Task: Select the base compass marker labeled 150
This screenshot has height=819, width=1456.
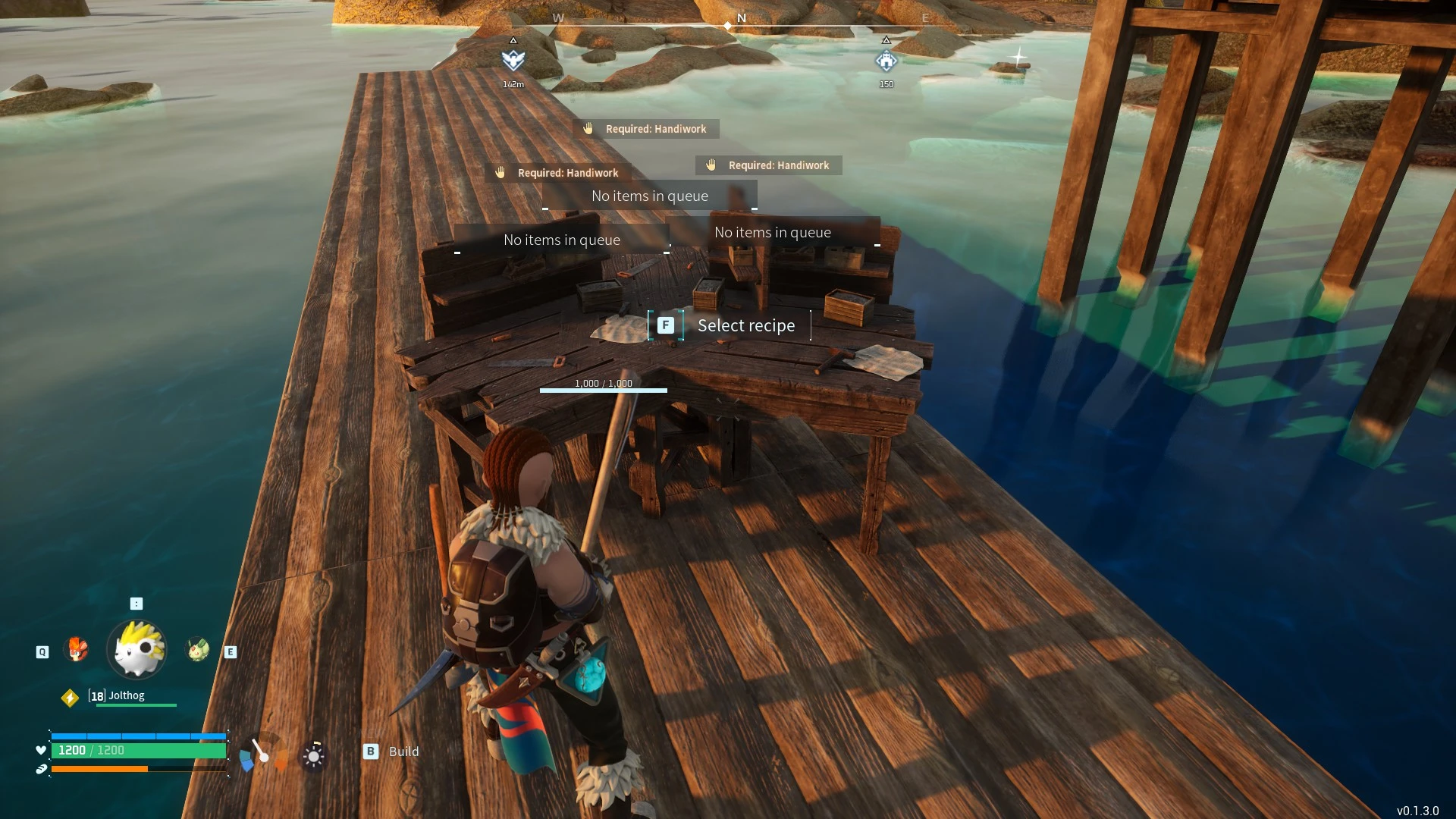Action: coord(886,61)
